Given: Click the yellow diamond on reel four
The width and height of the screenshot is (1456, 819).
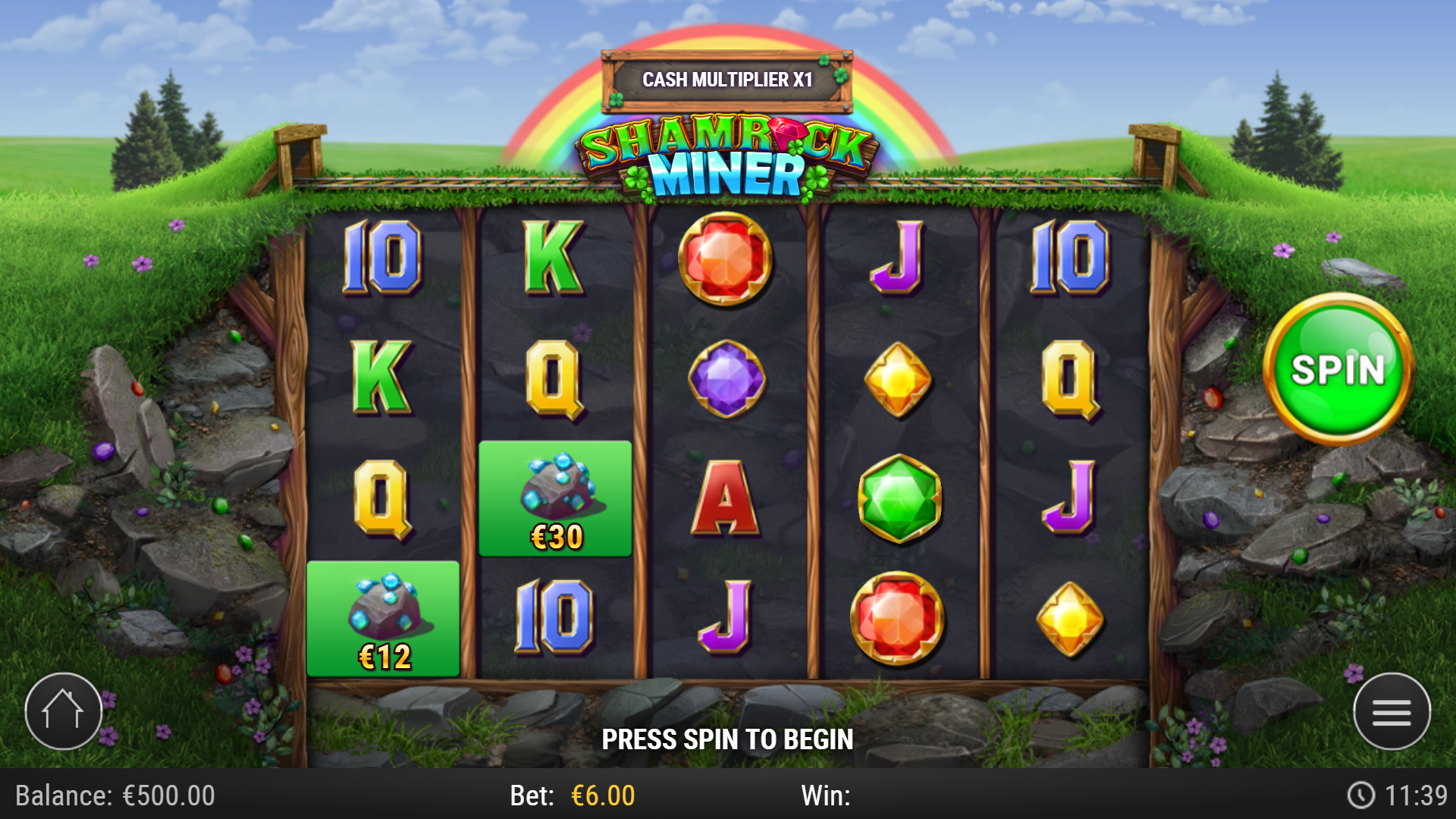Looking at the screenshot, I should [899, 378].
